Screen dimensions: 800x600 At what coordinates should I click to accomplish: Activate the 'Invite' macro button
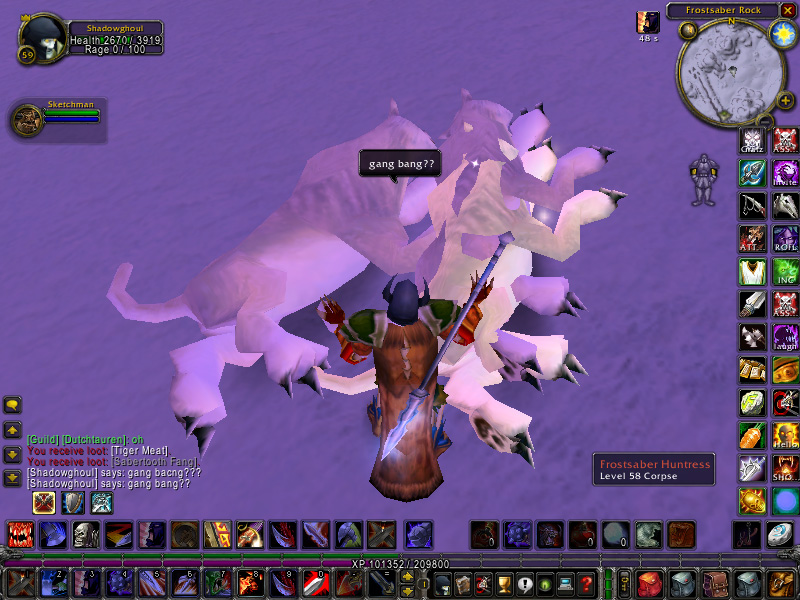[x=785, y=173]
